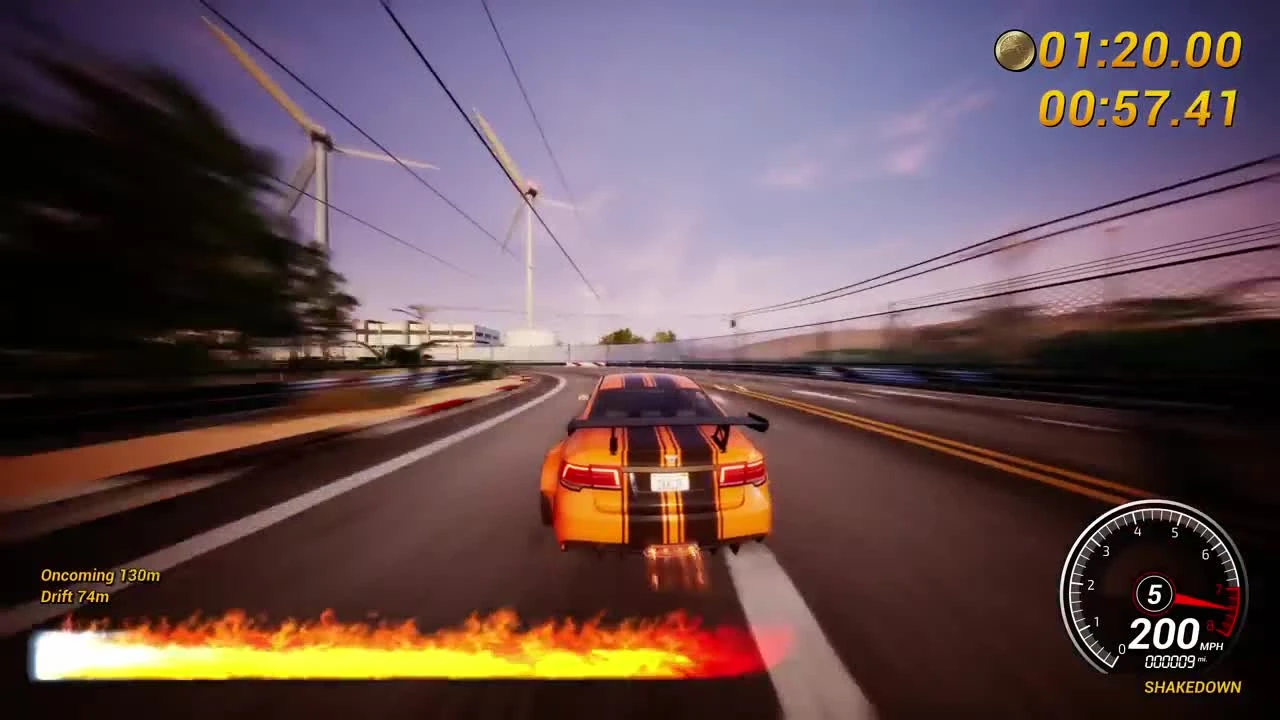Click the gear indicator showing 5
This screenshot has height=720, width=1280.
(1155, 593)
